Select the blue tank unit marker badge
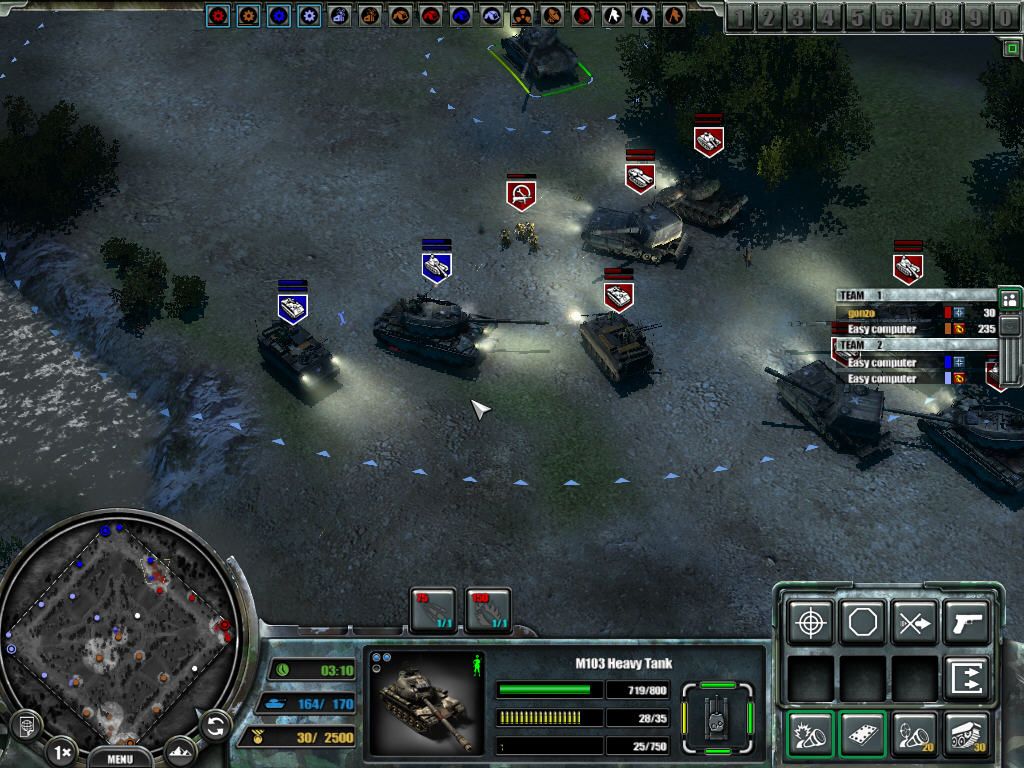The width and height of the screenshot is (1024, 768). [436, 266]
